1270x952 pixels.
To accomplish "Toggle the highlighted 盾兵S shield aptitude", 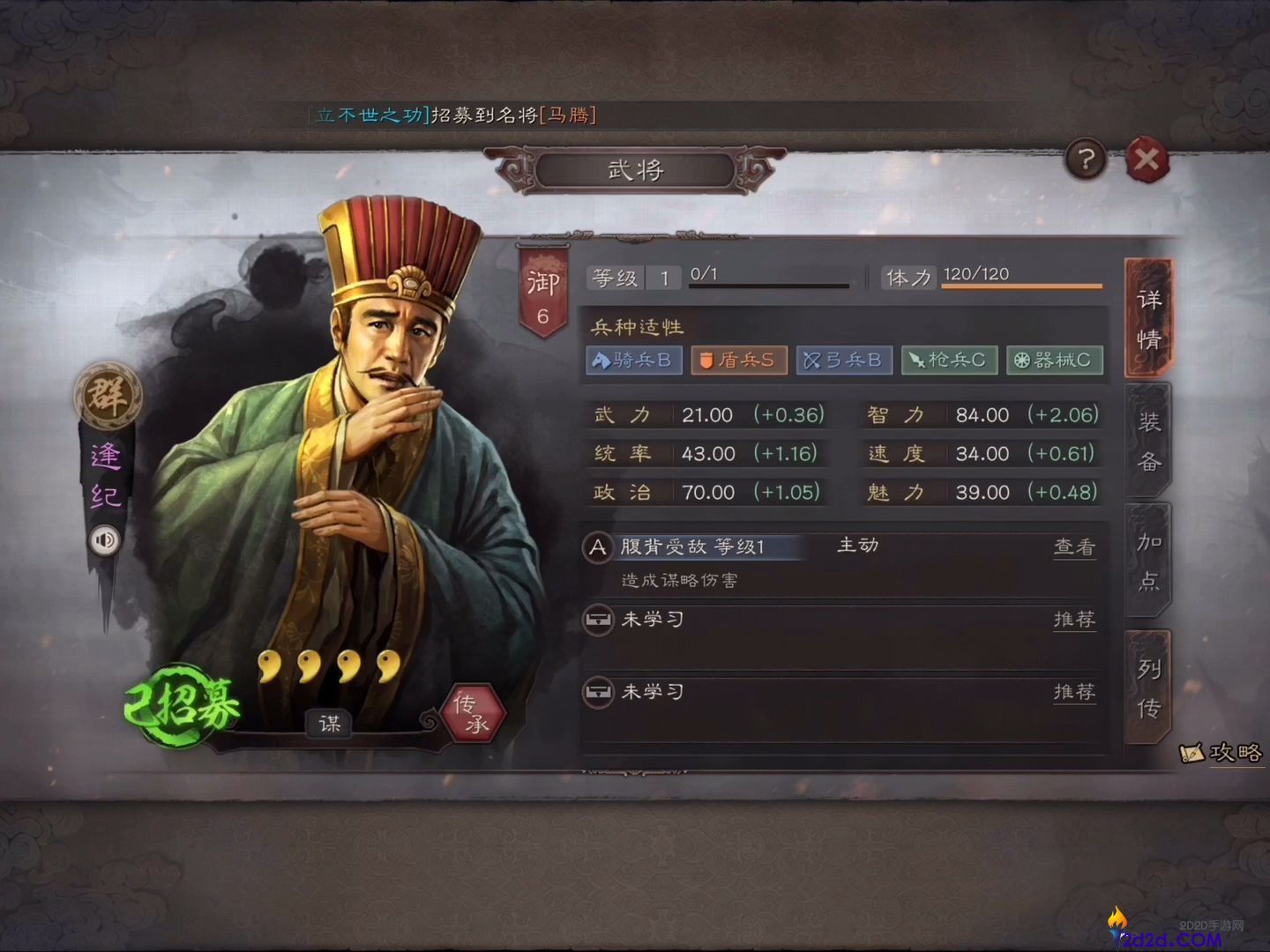I will [739, 361].
